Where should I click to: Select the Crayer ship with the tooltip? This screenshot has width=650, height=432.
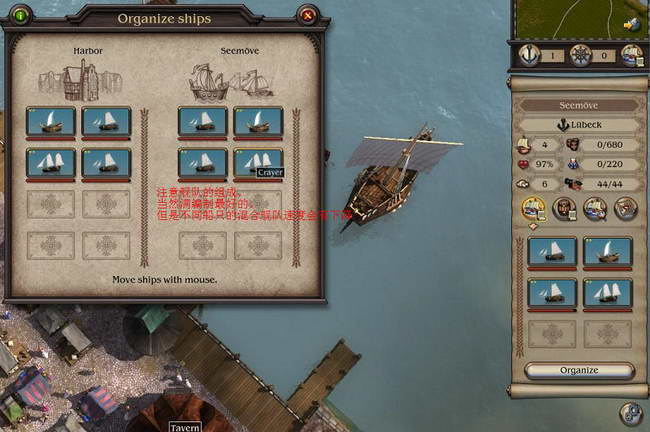tap(258, 162)
